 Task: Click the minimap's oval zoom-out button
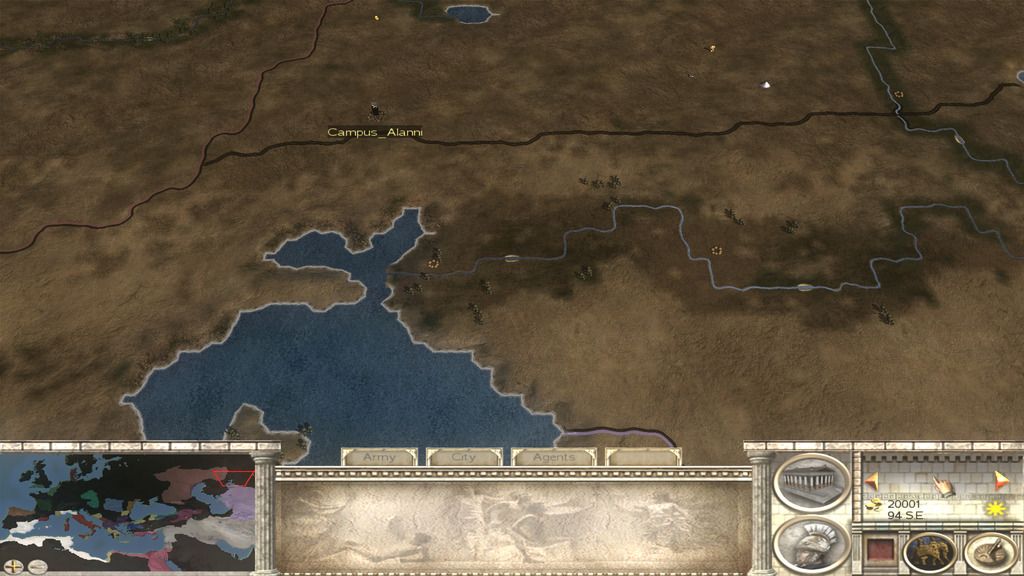click(38, 567)
